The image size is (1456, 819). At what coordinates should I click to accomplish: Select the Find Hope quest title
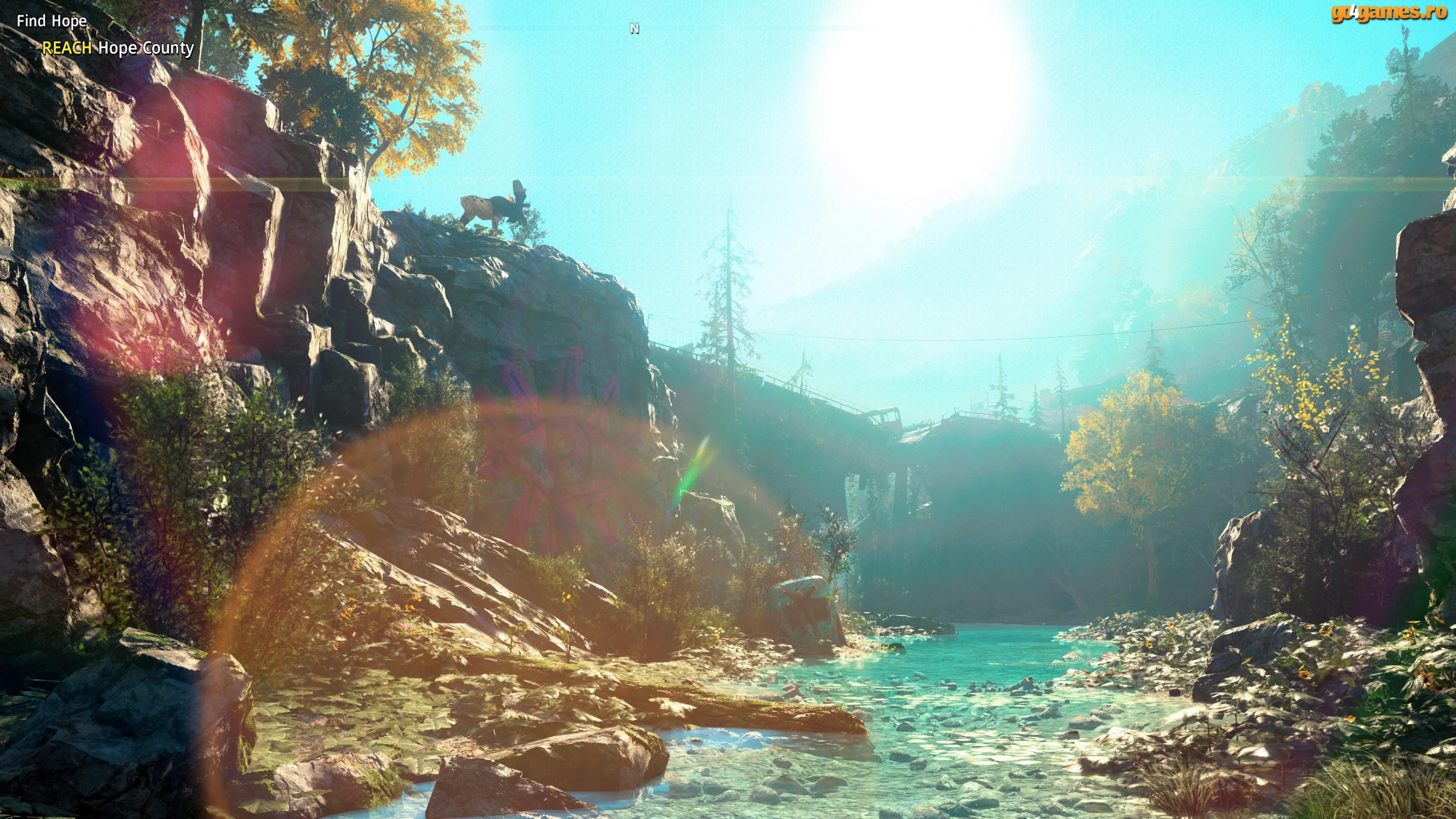point(52,22)
